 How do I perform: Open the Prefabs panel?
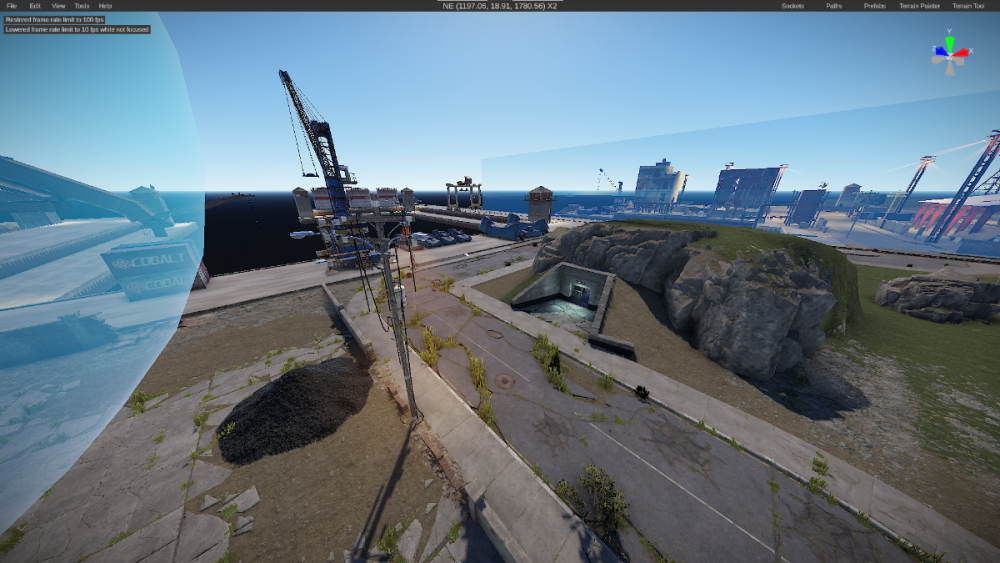[x=875, y=6]
